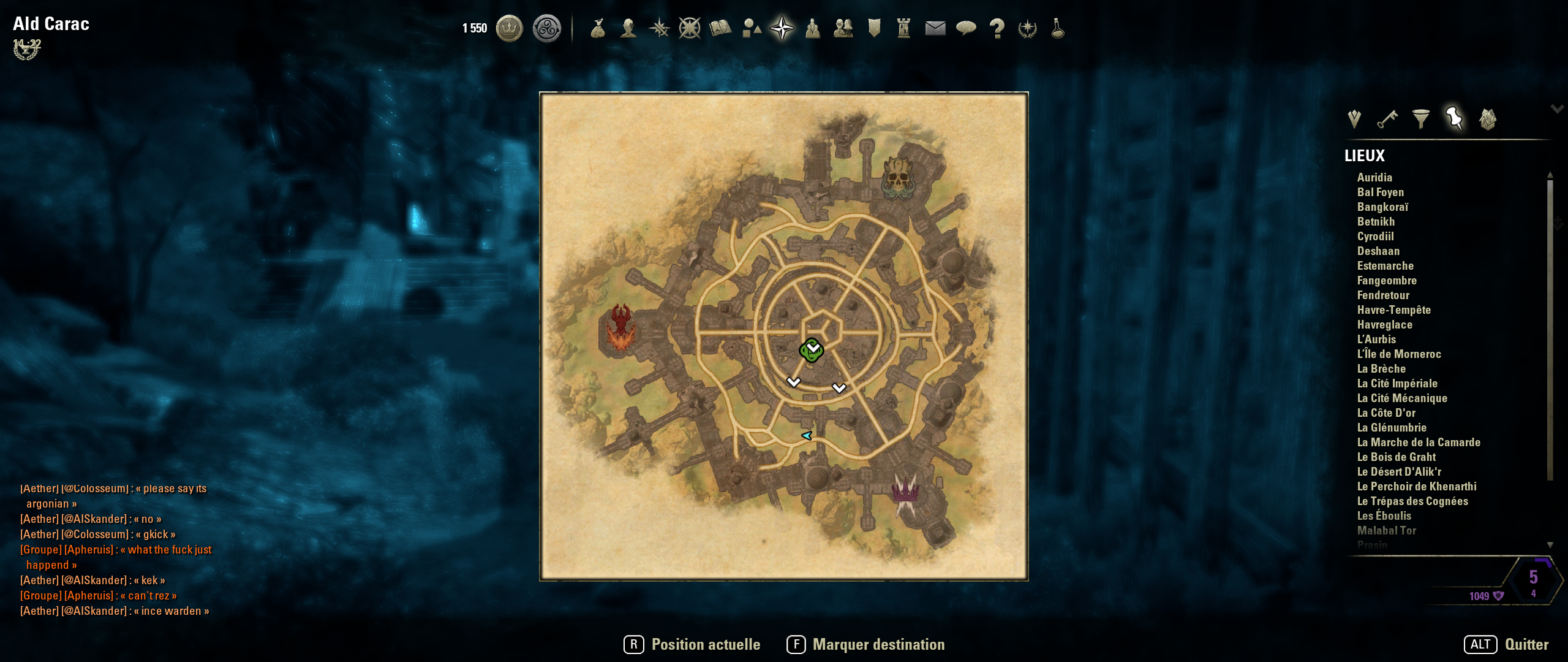
Task: Click the purple crown boss map marker
Action: [x=905, y=491]
